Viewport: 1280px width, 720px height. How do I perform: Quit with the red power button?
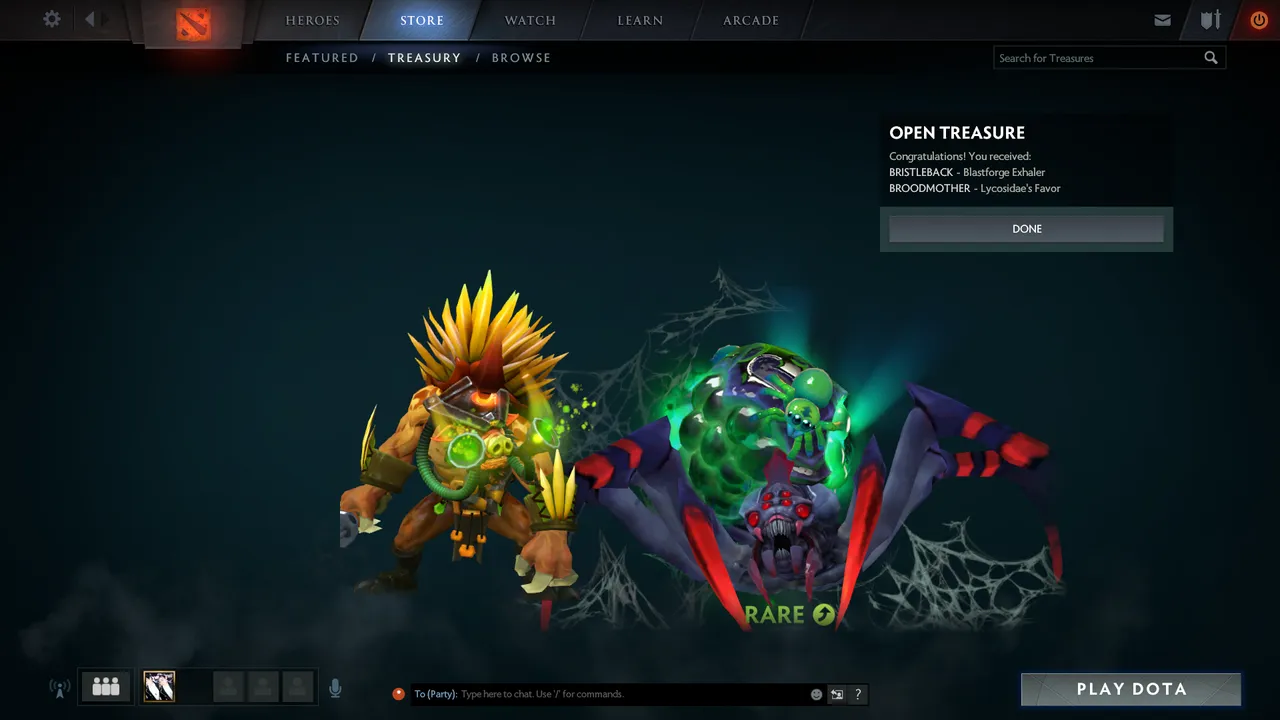click(1259, 20)
